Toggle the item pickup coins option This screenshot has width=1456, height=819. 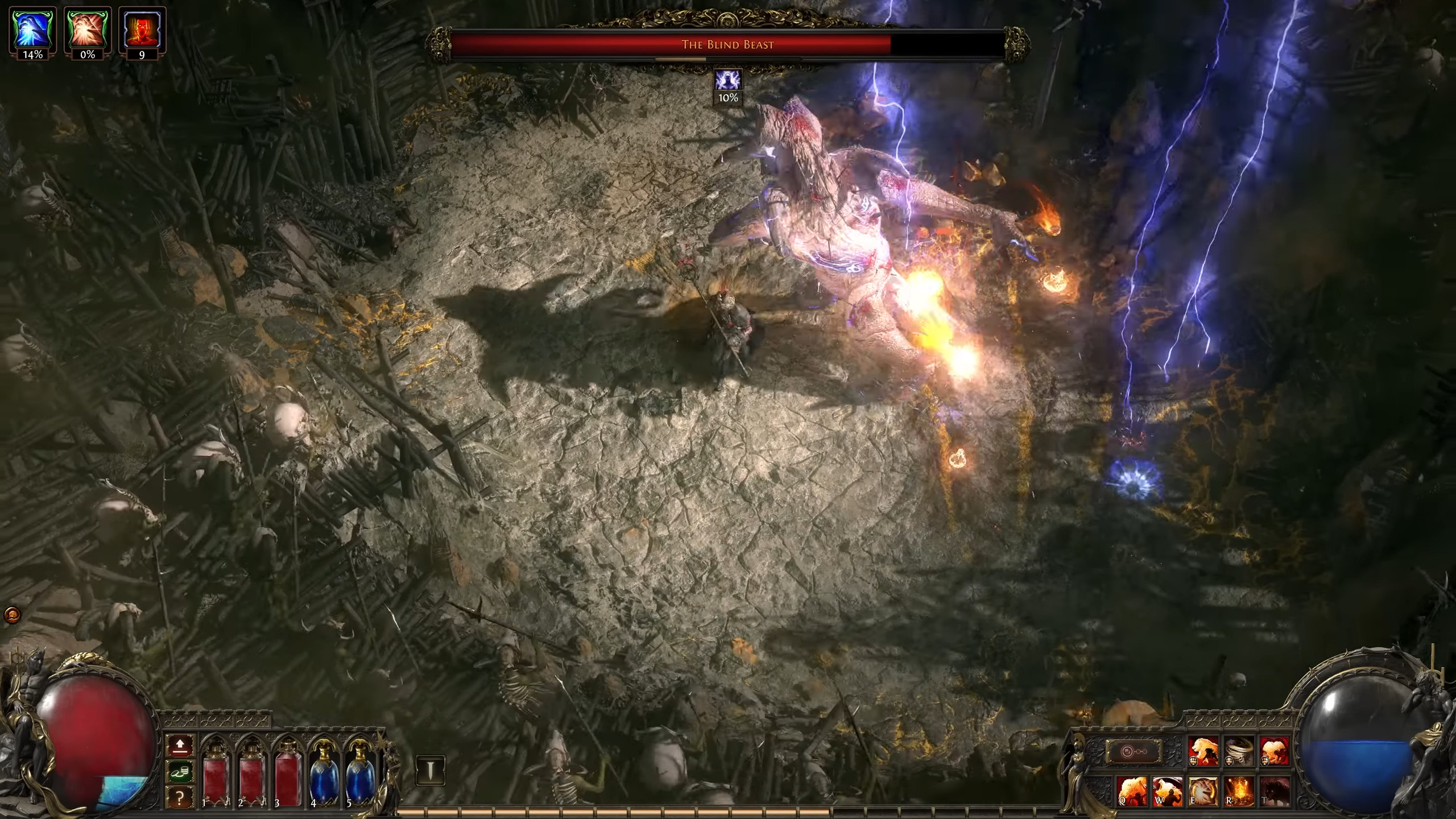179,773
